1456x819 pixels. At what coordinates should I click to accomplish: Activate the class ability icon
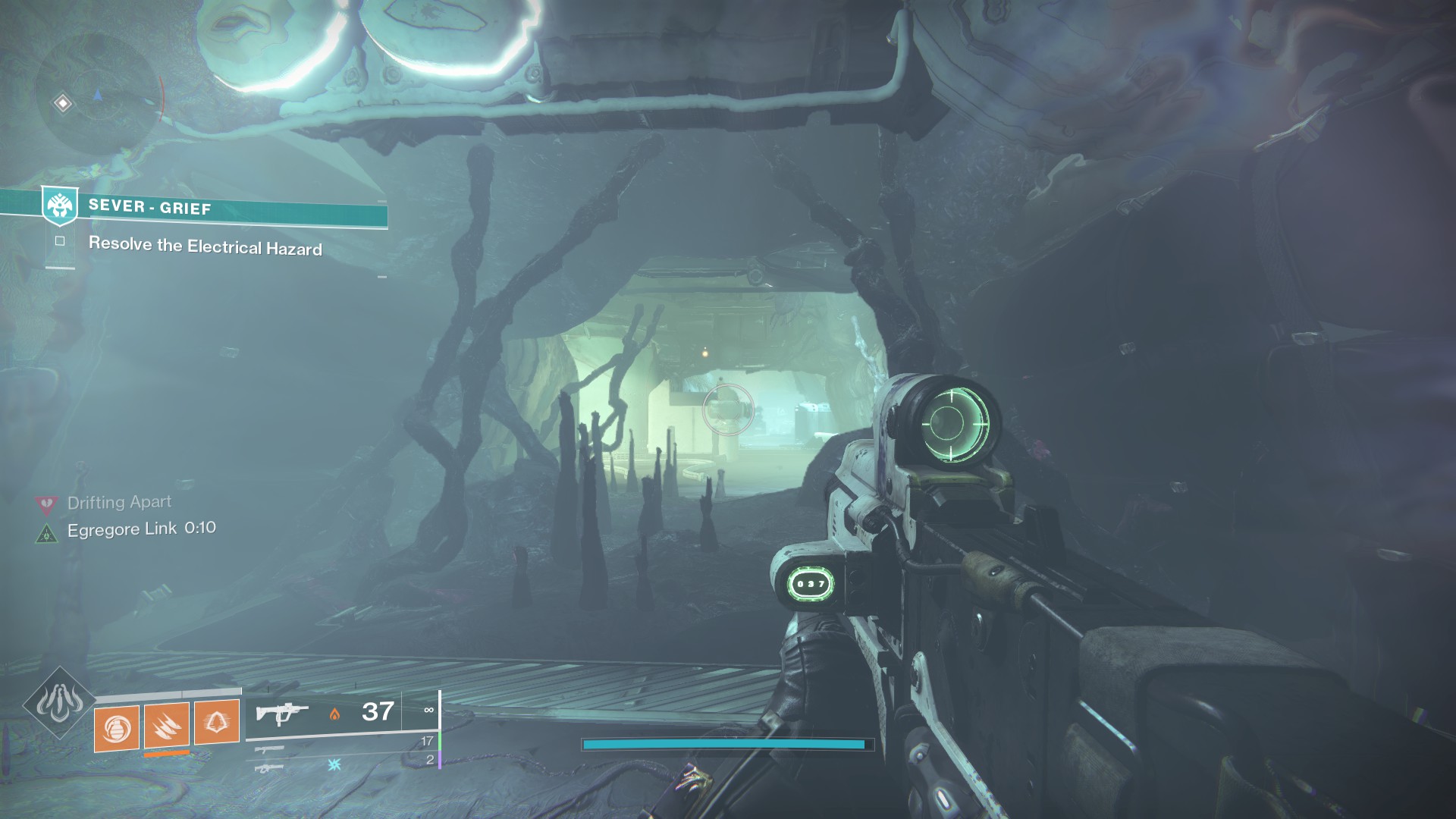pyautogui.click(x=217, y=721)
